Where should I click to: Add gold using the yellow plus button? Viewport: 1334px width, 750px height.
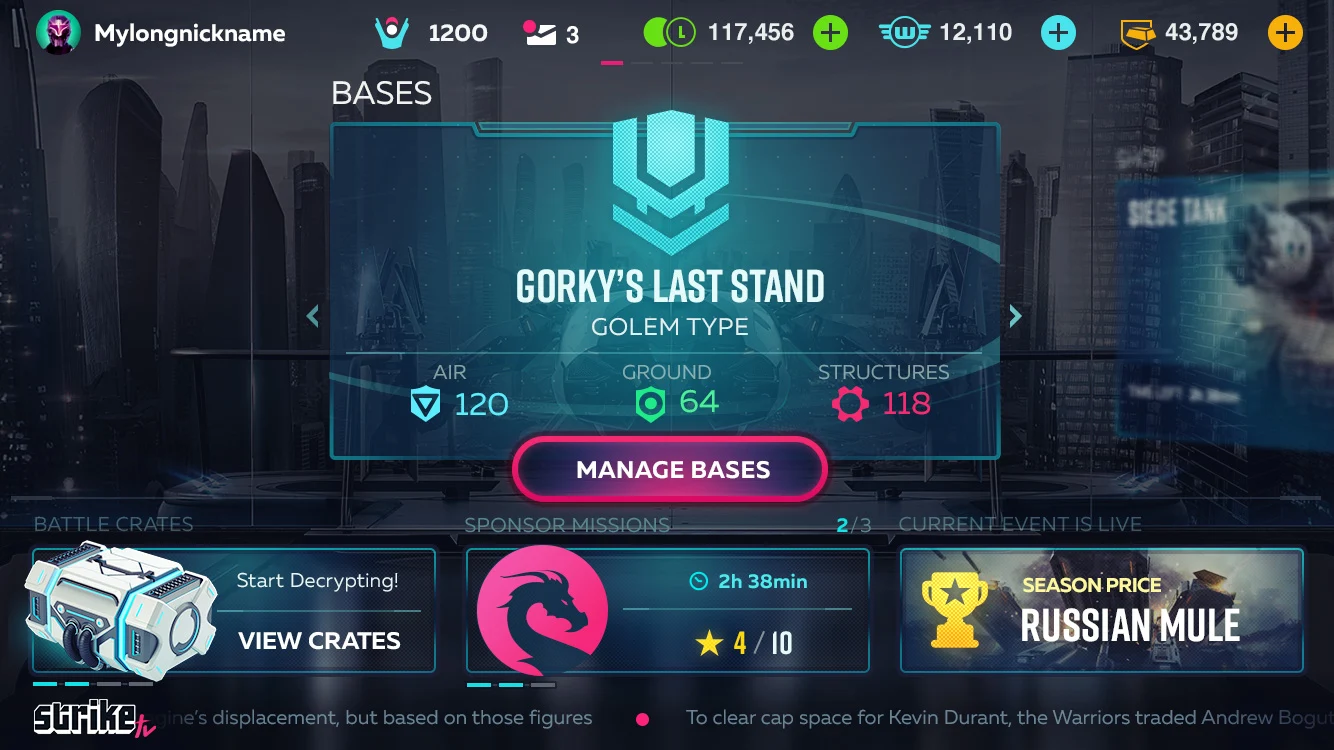pos(1285,33)
